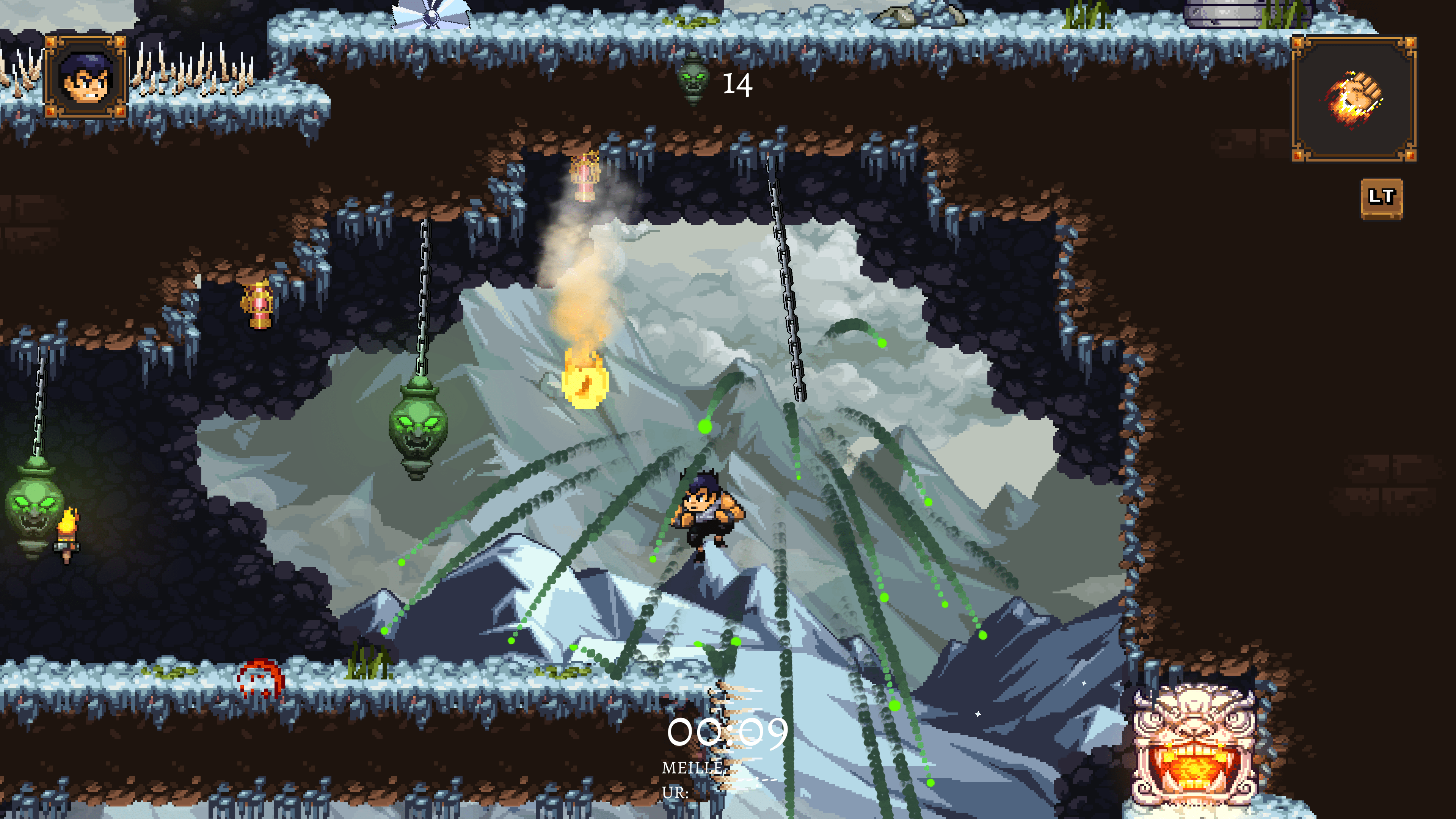
Task: Activate the flaming fist ability icon
Action: pos(1354,99)
